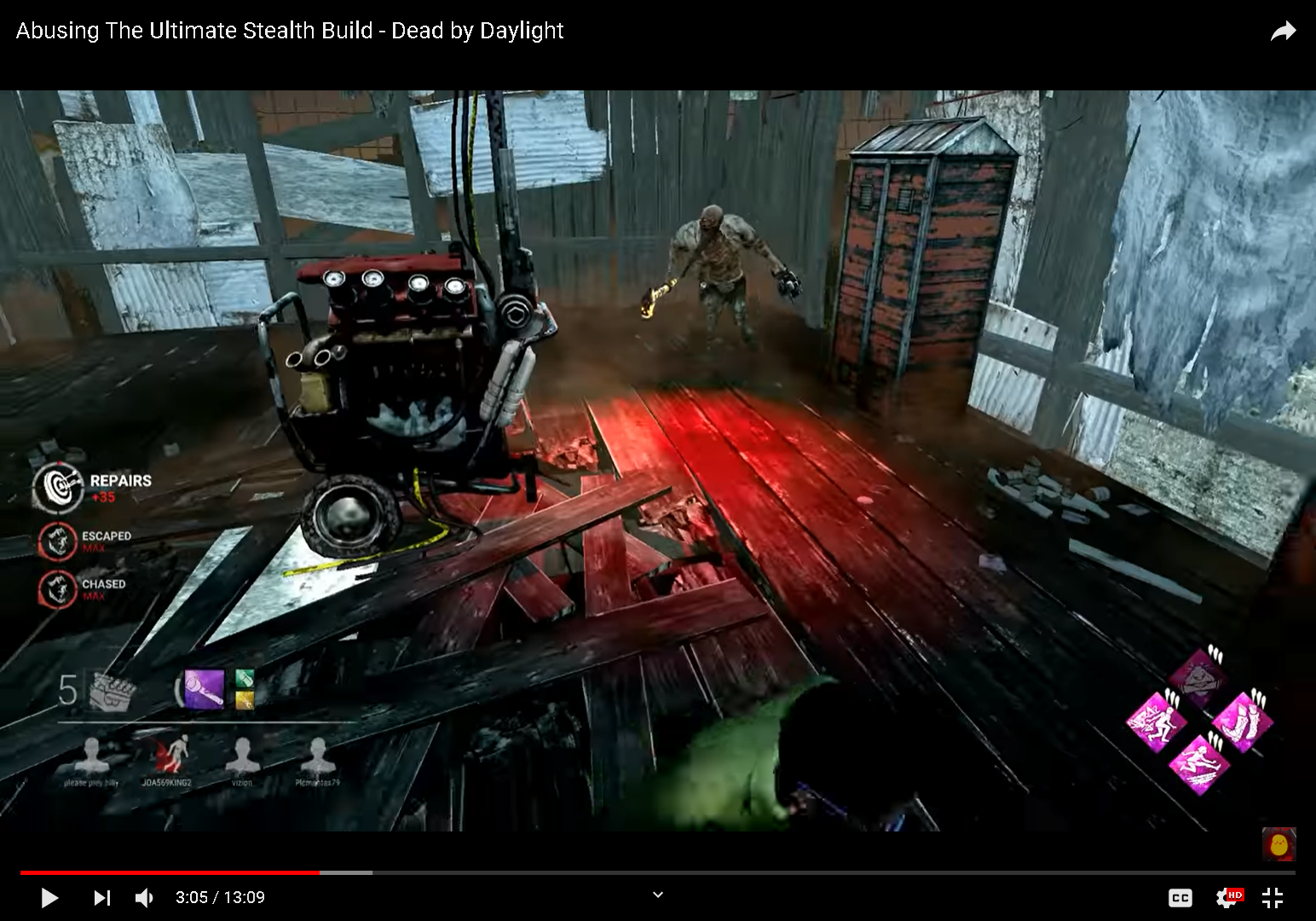Click the REPAIRS score event icon
This screenshot has height=921, width=1316.
(57, 488)
